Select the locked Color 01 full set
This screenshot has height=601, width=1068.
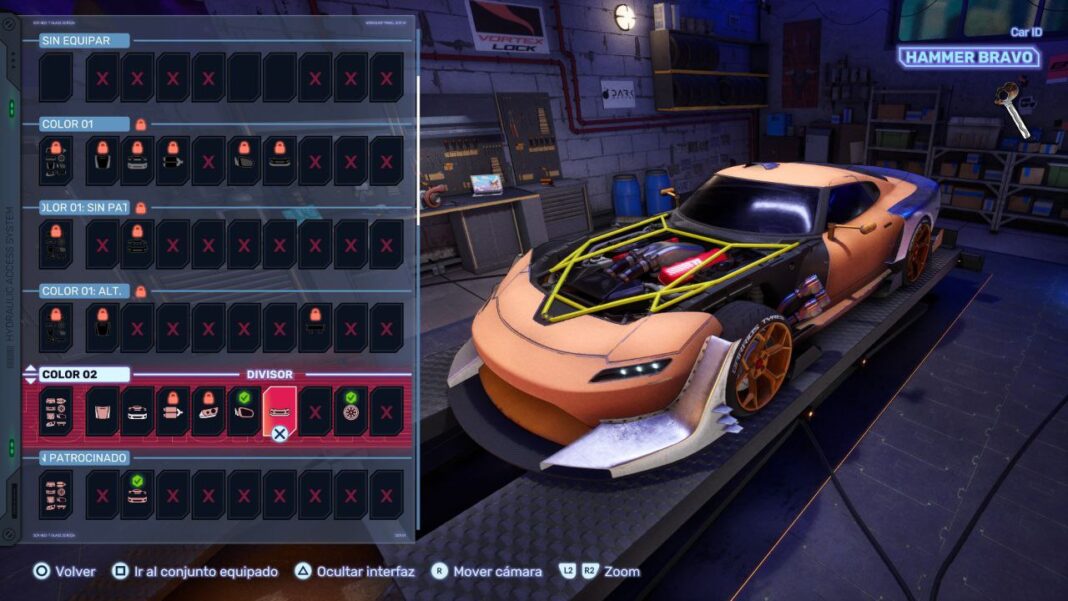56,161
